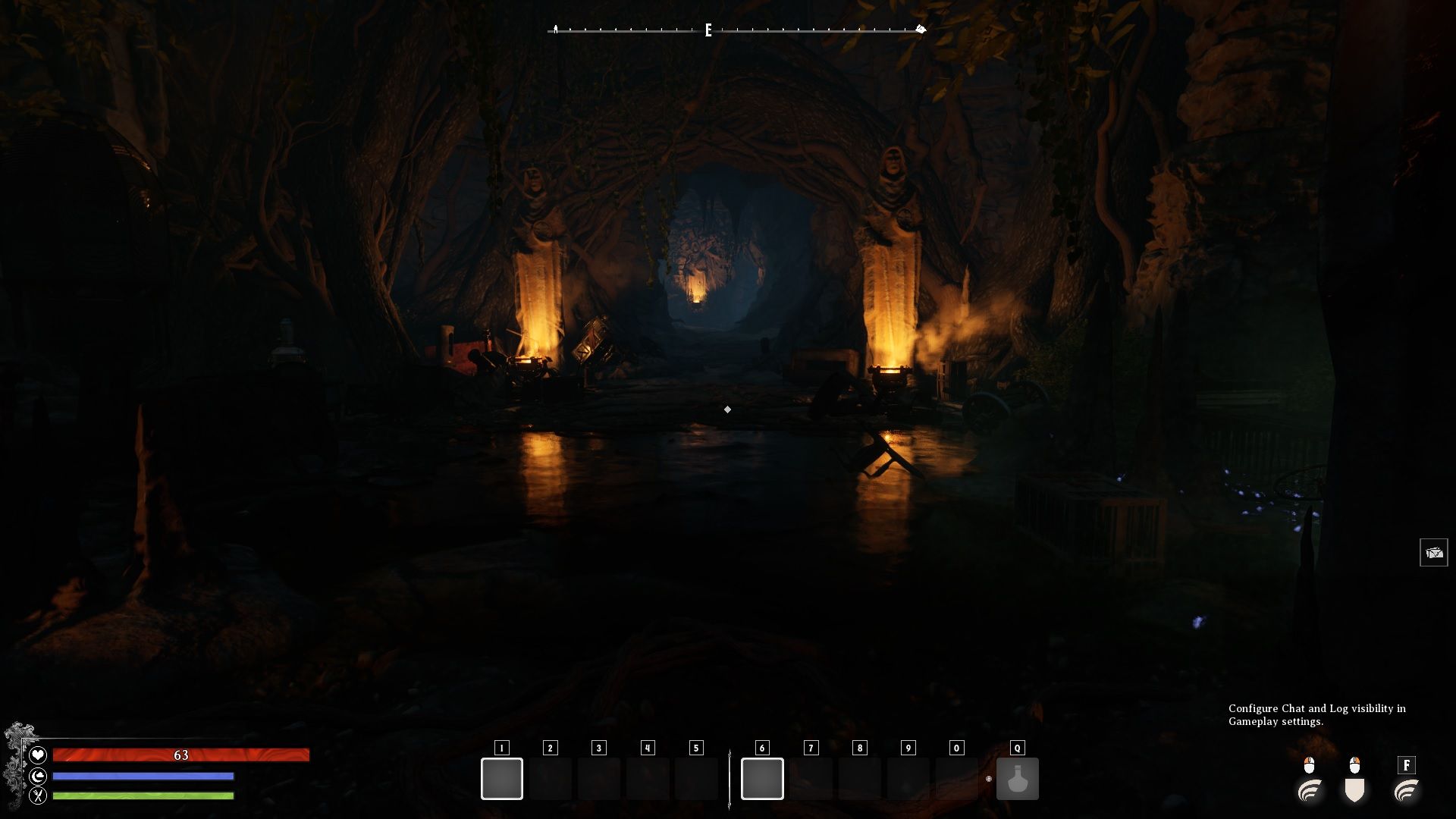
Task: Click the red health bar showing 63
Action: pos(180,755)
